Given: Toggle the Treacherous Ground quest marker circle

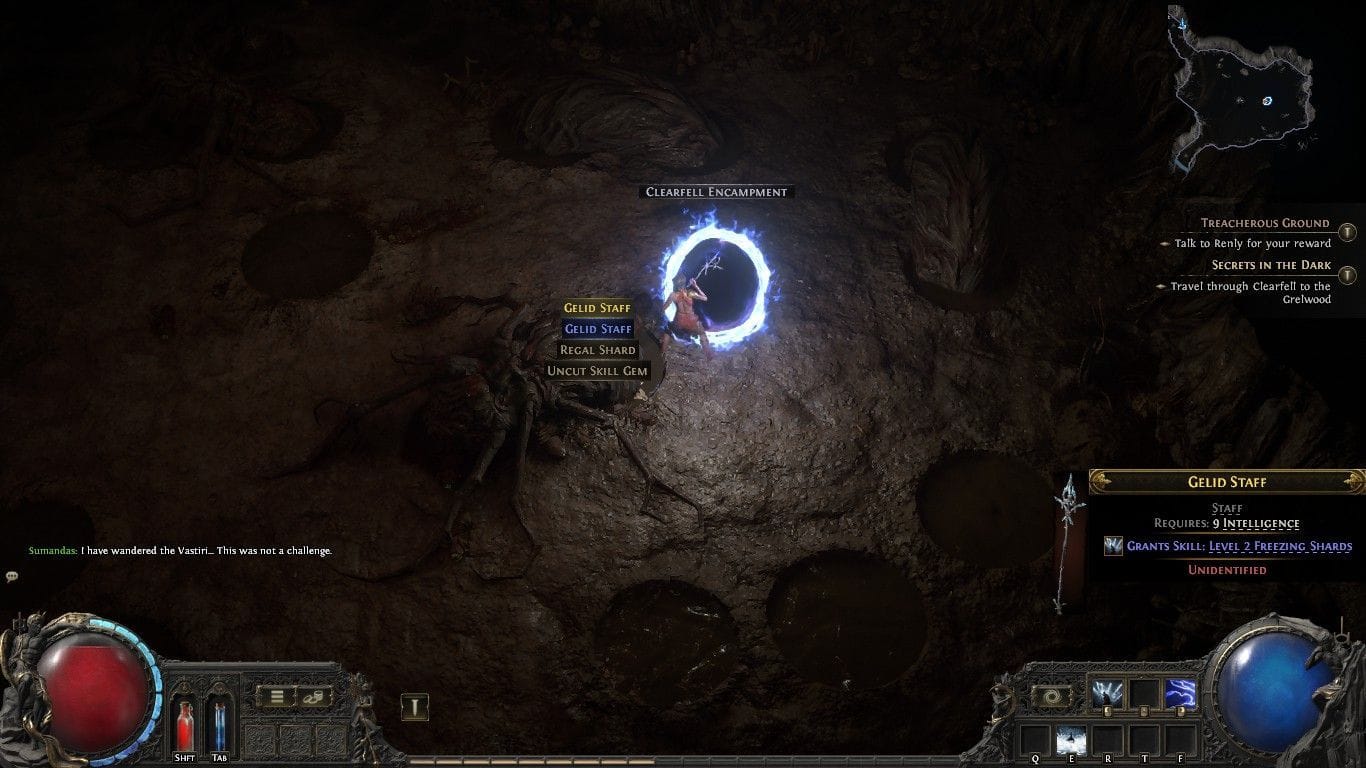Looking at the screenshot, I should pos(1348,232).
